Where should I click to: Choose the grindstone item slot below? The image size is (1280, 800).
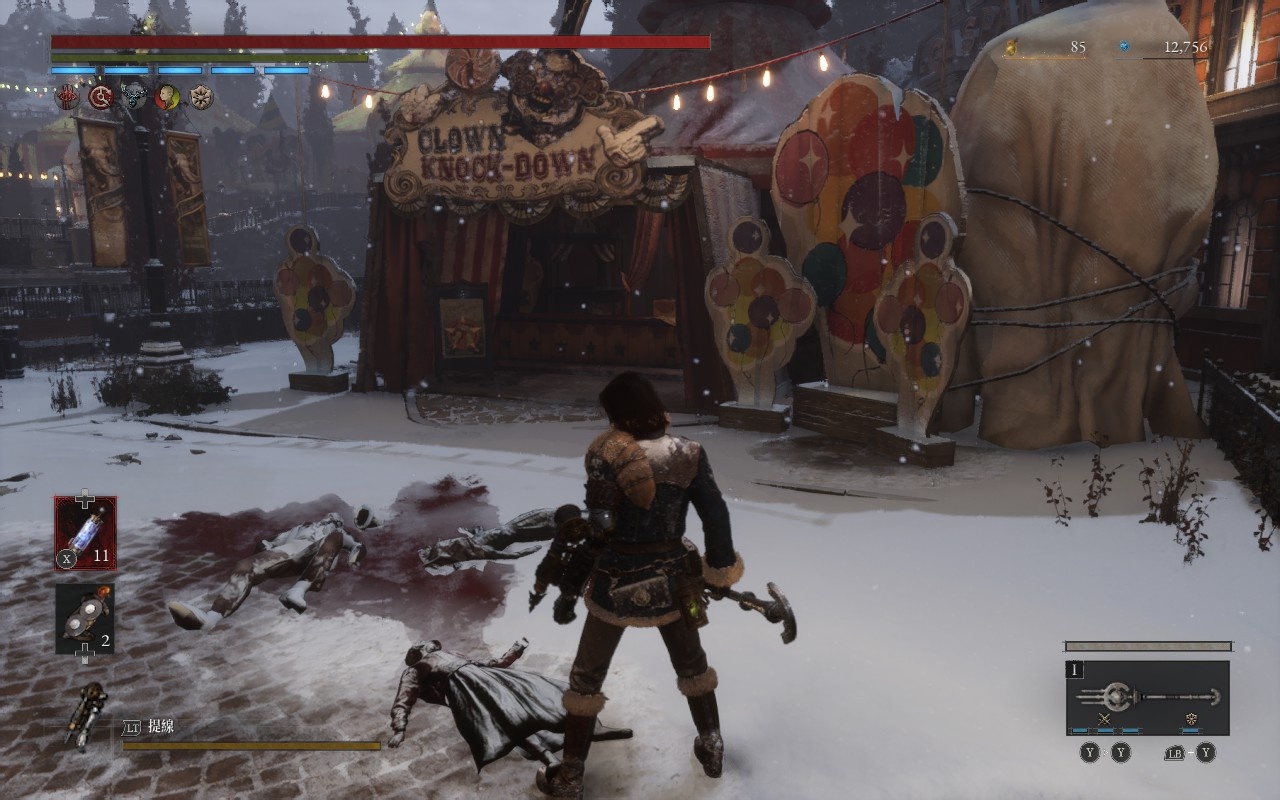(85, 619)
